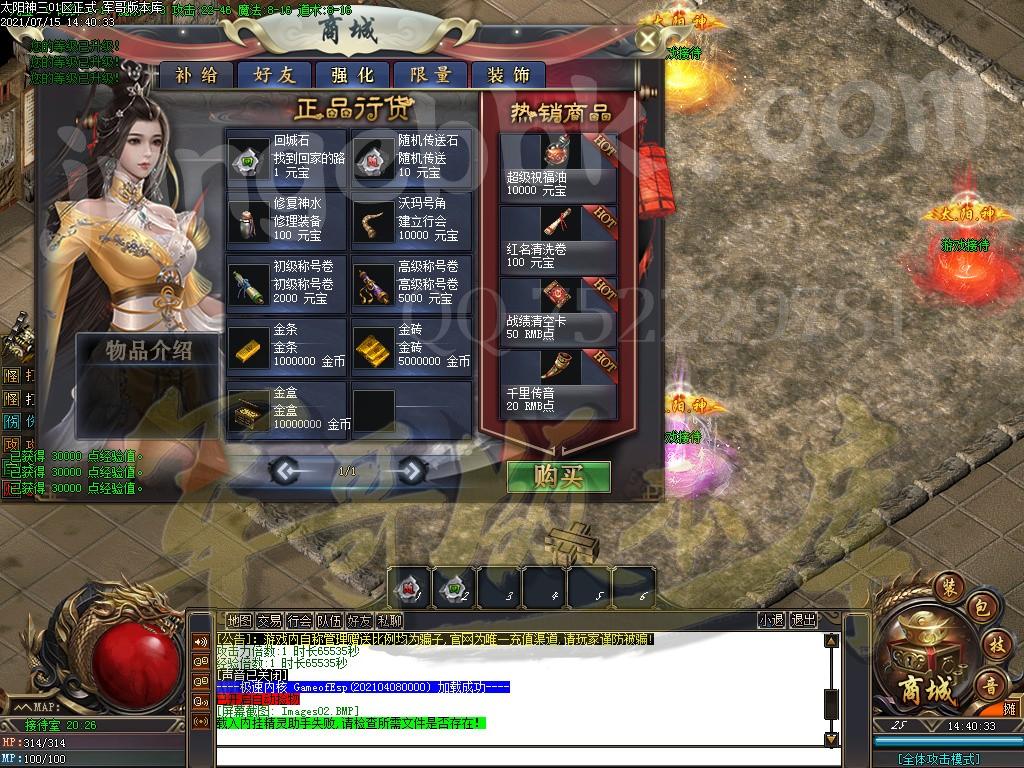Click the 退出 exit button
This screenshot has height=768, width=1024.
pyautogui.click(x=803, y=620)
